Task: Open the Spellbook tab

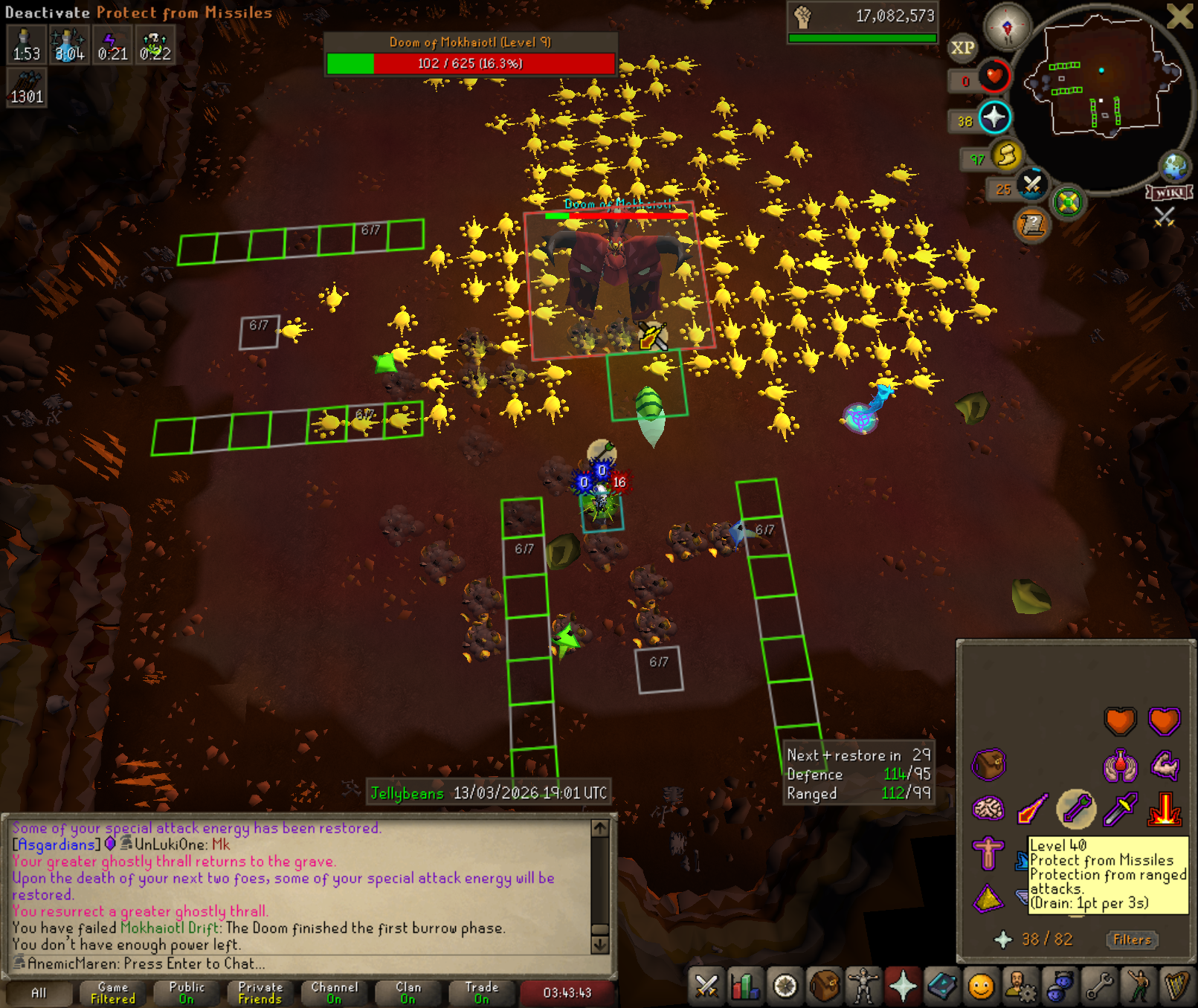Action: pos(942,986)
